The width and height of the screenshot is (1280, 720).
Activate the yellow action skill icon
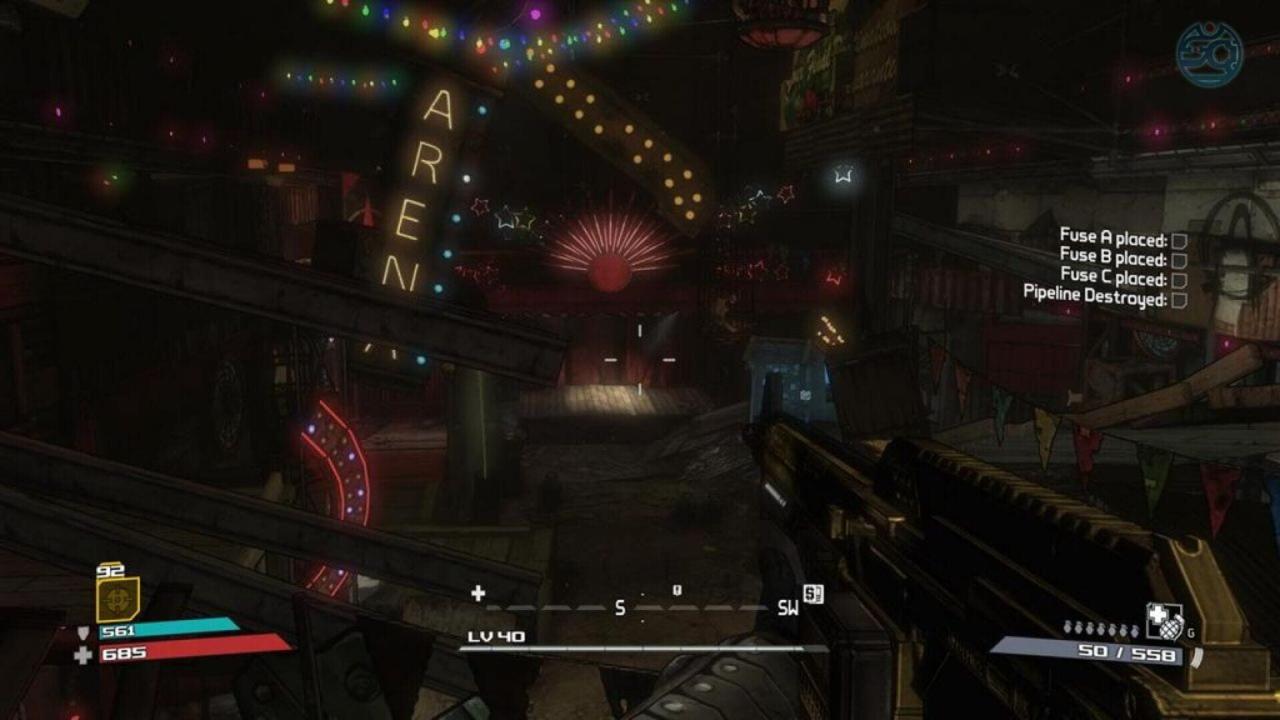[x=117, y=601]
